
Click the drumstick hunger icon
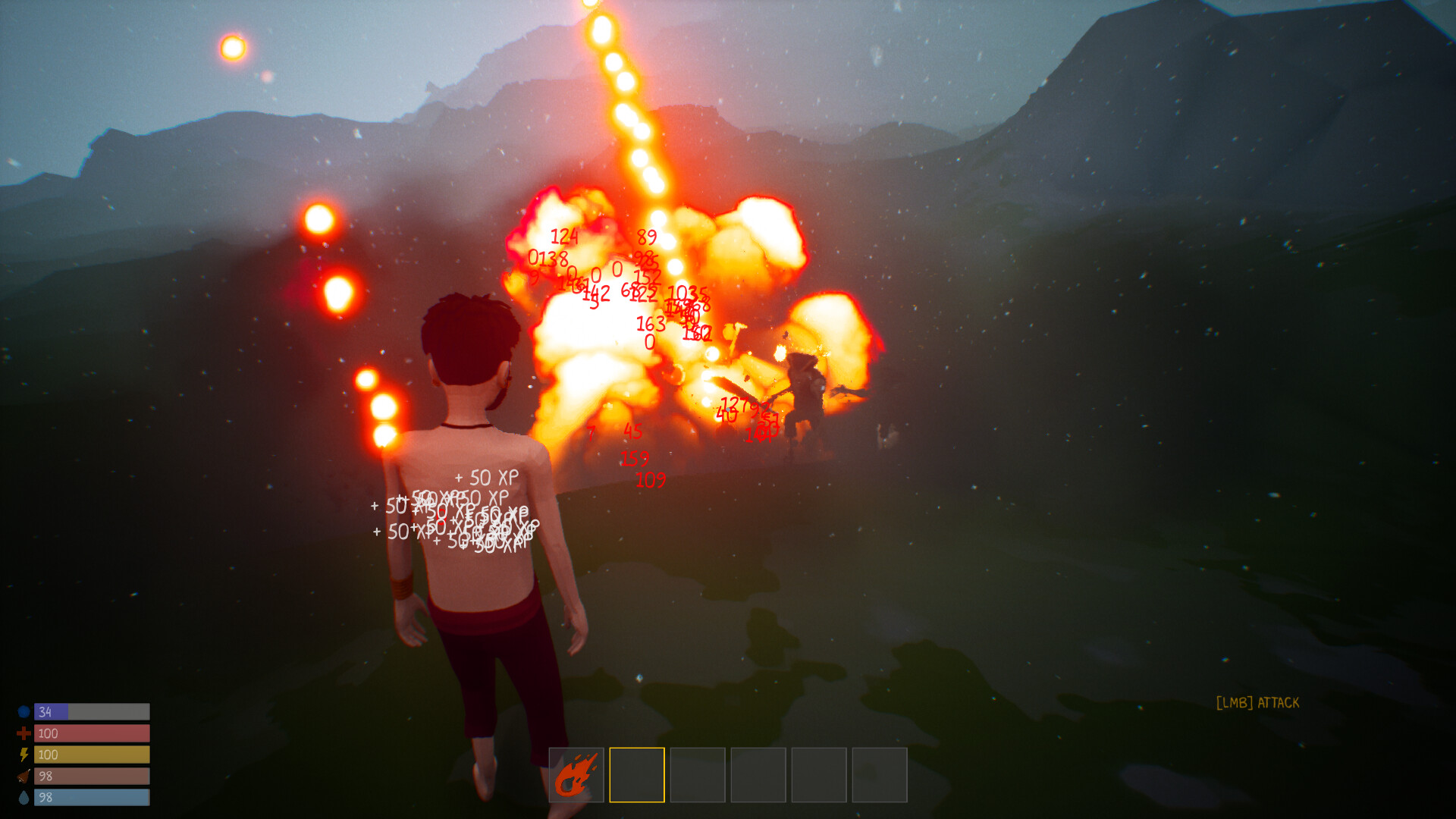[25, 776]
